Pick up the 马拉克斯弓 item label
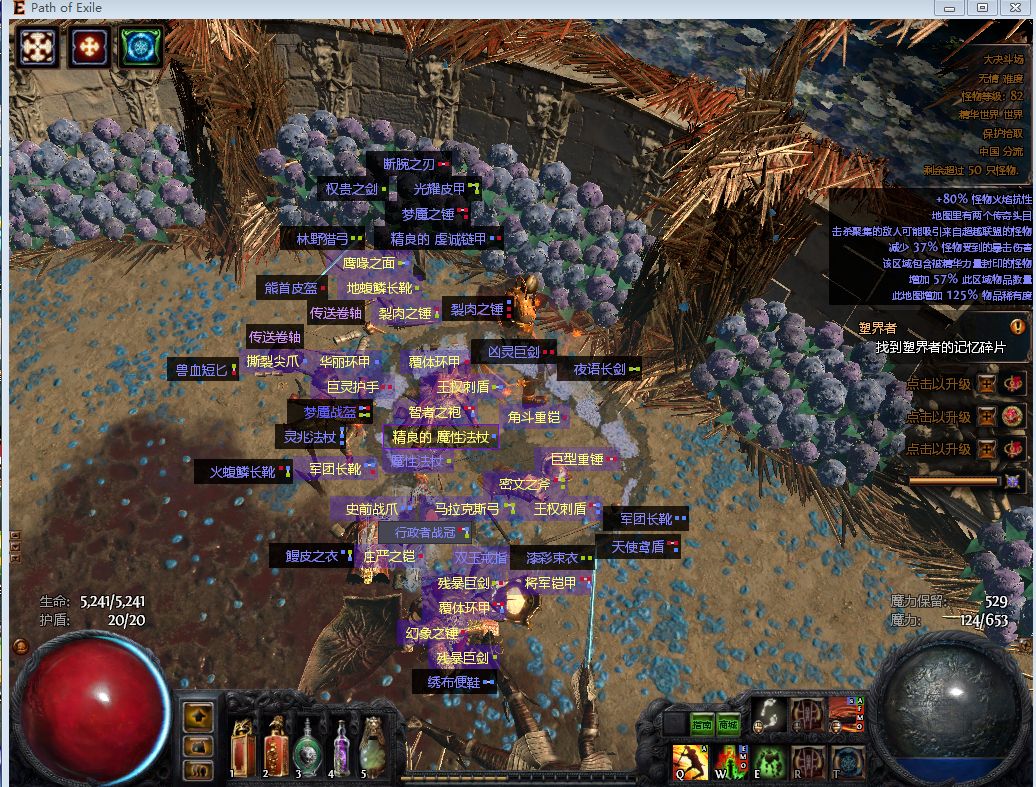The height and width of the screenshot is (787, 1036). click(x=466, y=509)
